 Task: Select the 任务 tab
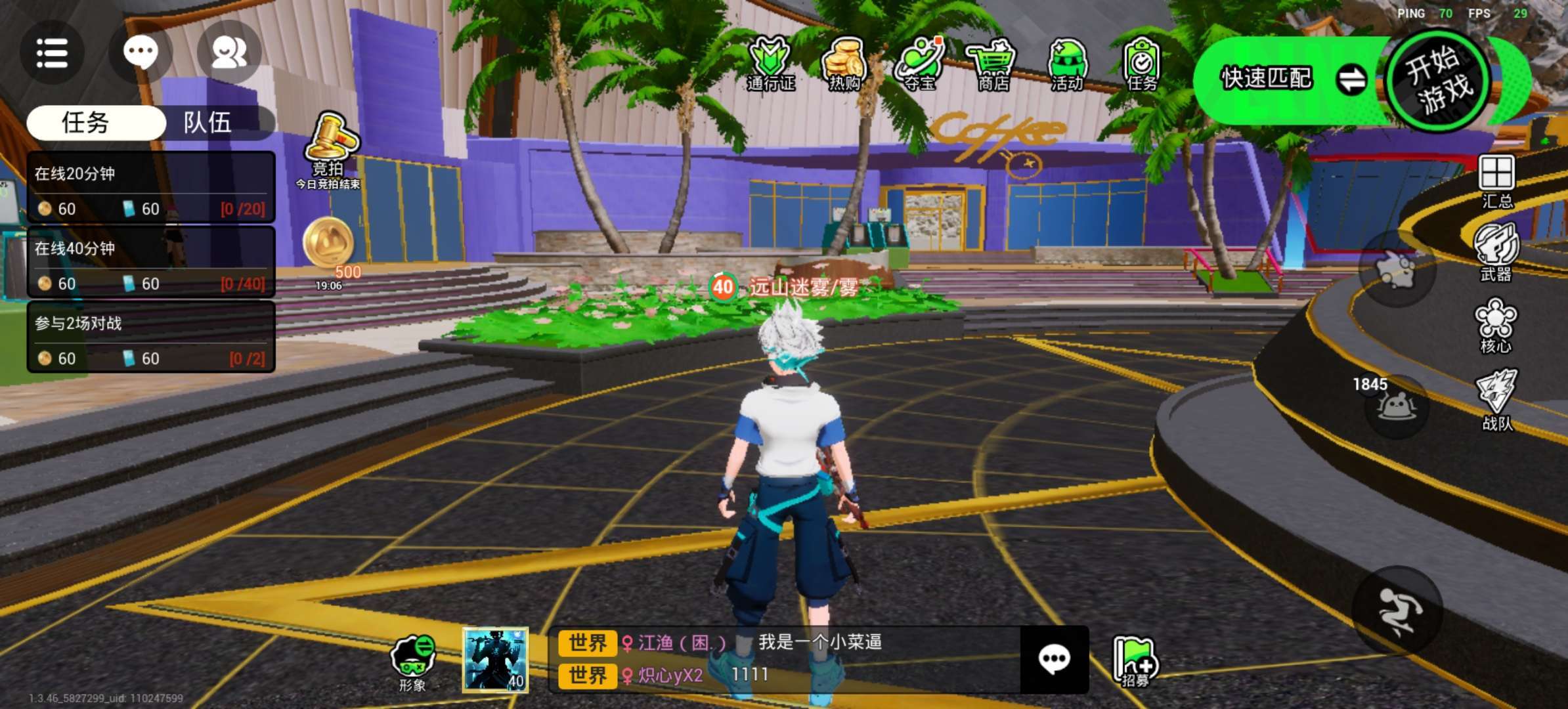[x=85, y=123]
